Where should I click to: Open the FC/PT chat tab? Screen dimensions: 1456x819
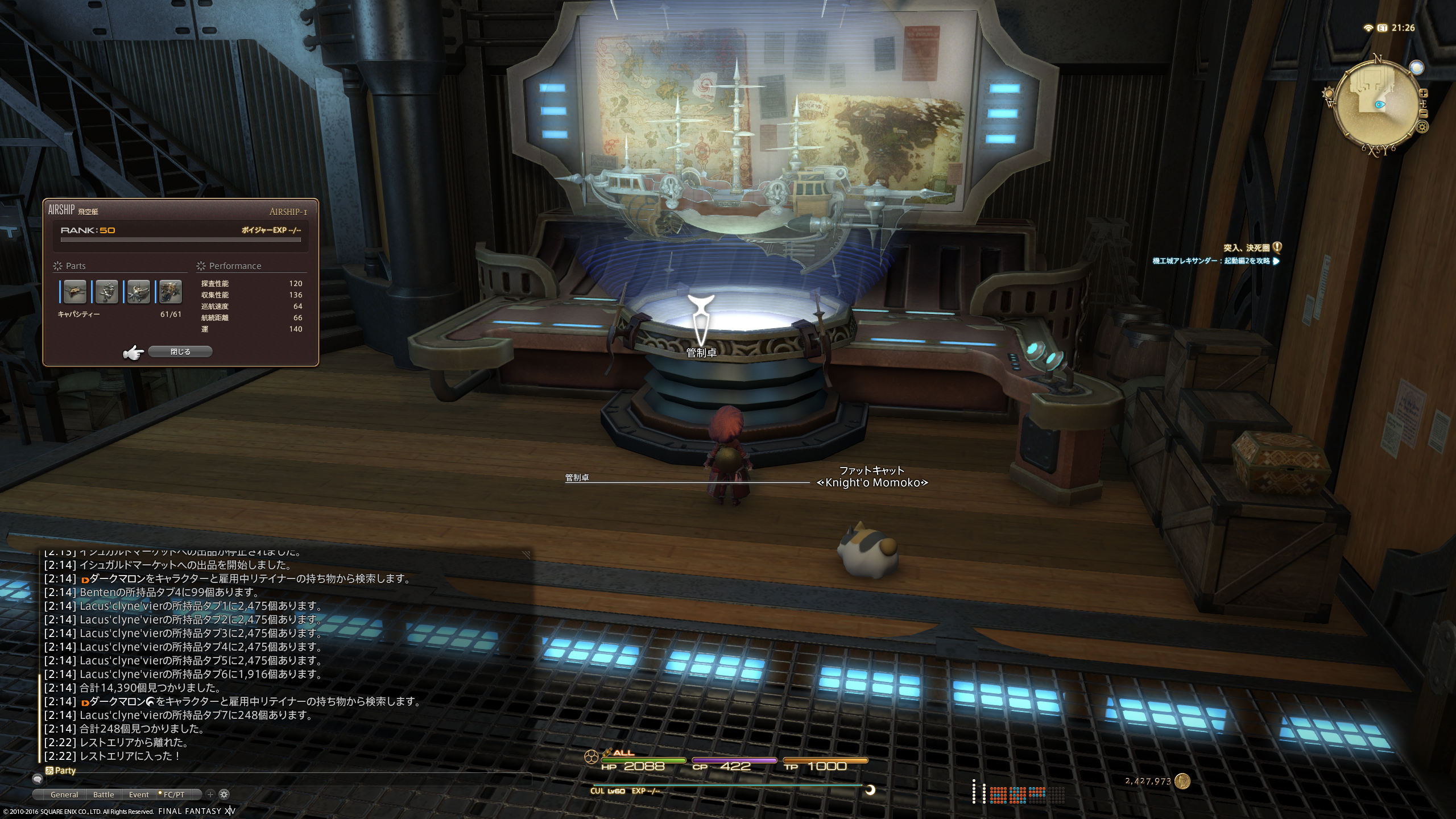(173, 795)
